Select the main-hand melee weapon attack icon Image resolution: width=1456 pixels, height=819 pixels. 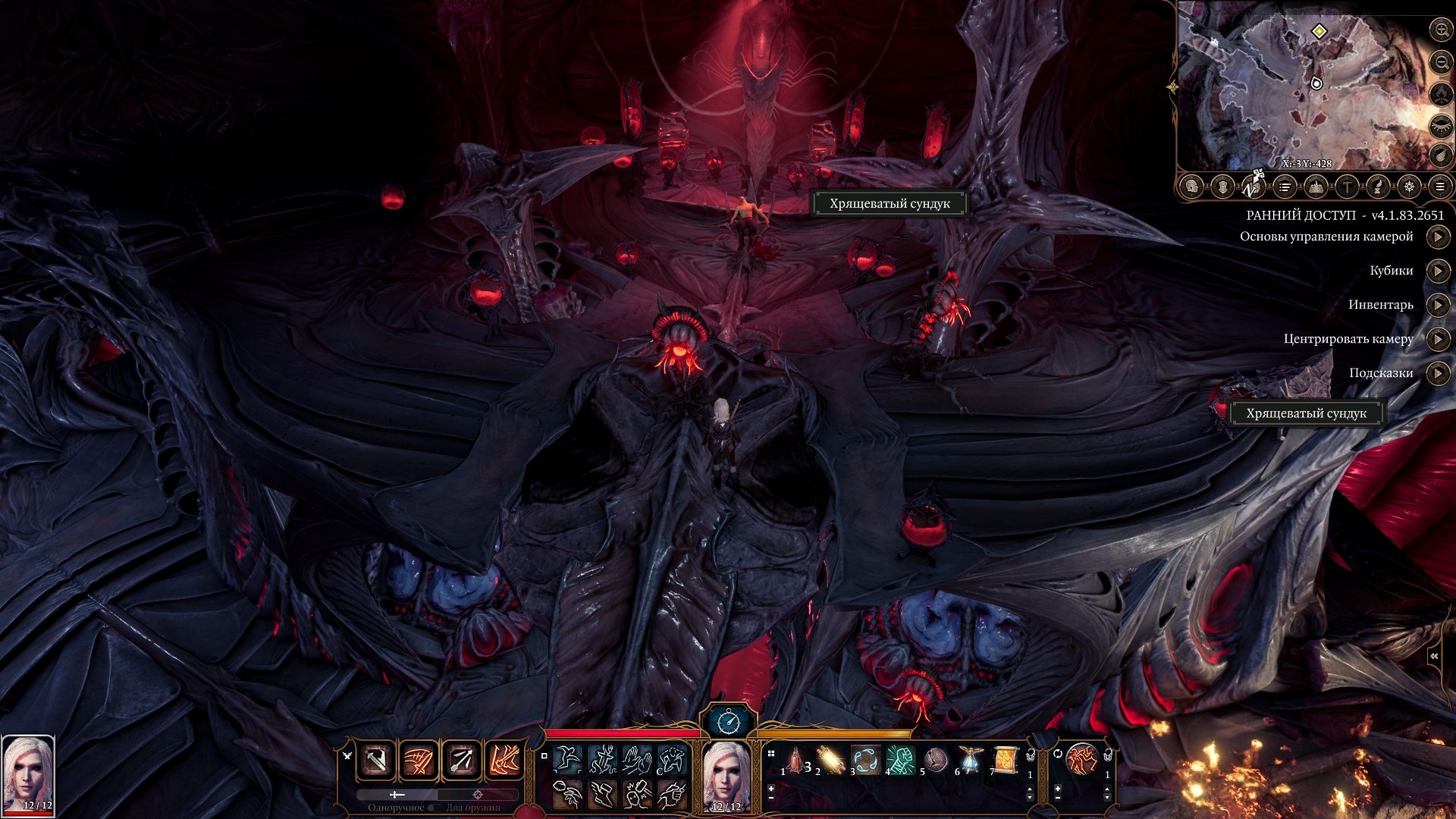[376, 760]
